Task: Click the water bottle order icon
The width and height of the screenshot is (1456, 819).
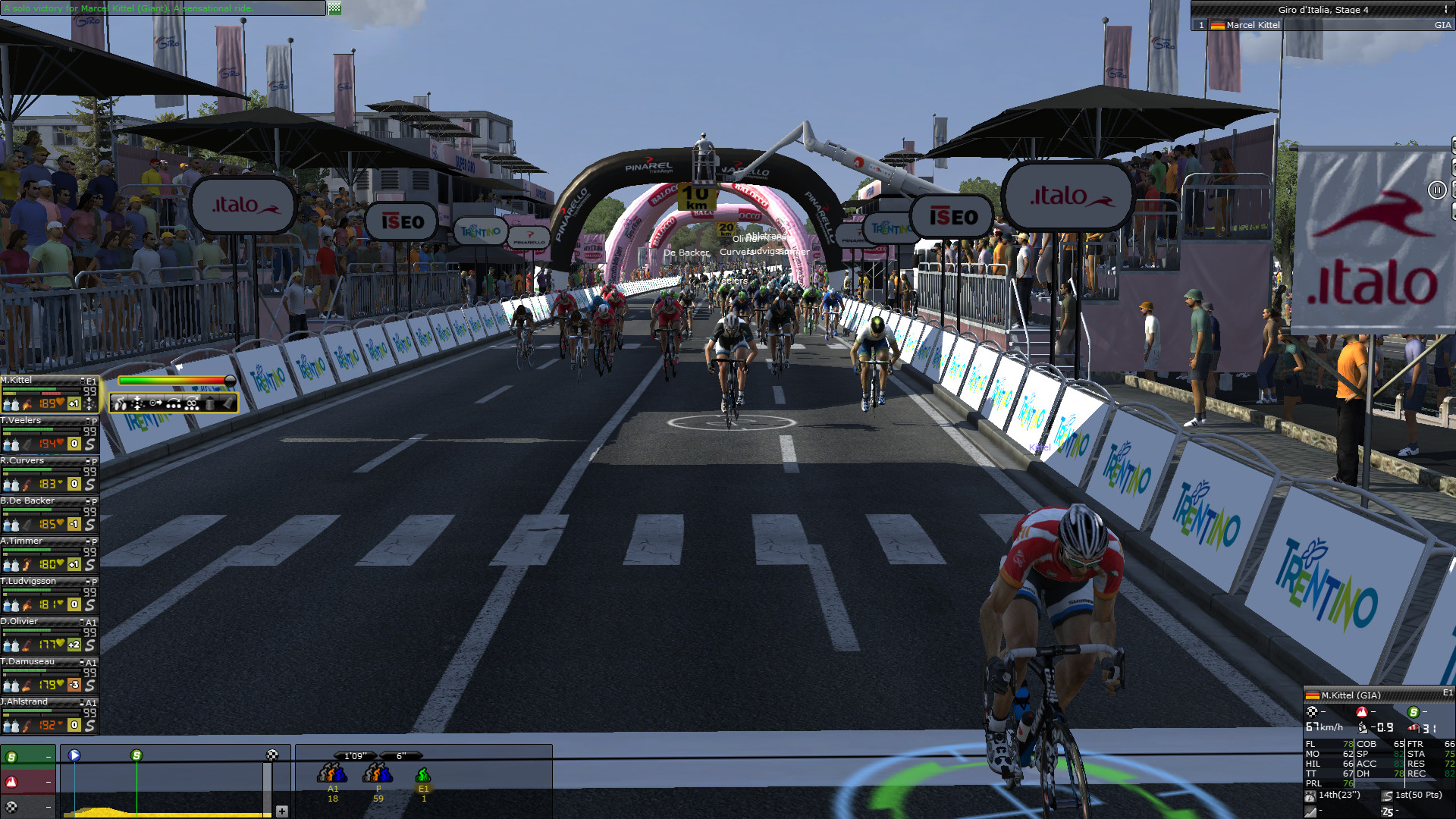Action: pyautogui.click(x=210, y=403)
